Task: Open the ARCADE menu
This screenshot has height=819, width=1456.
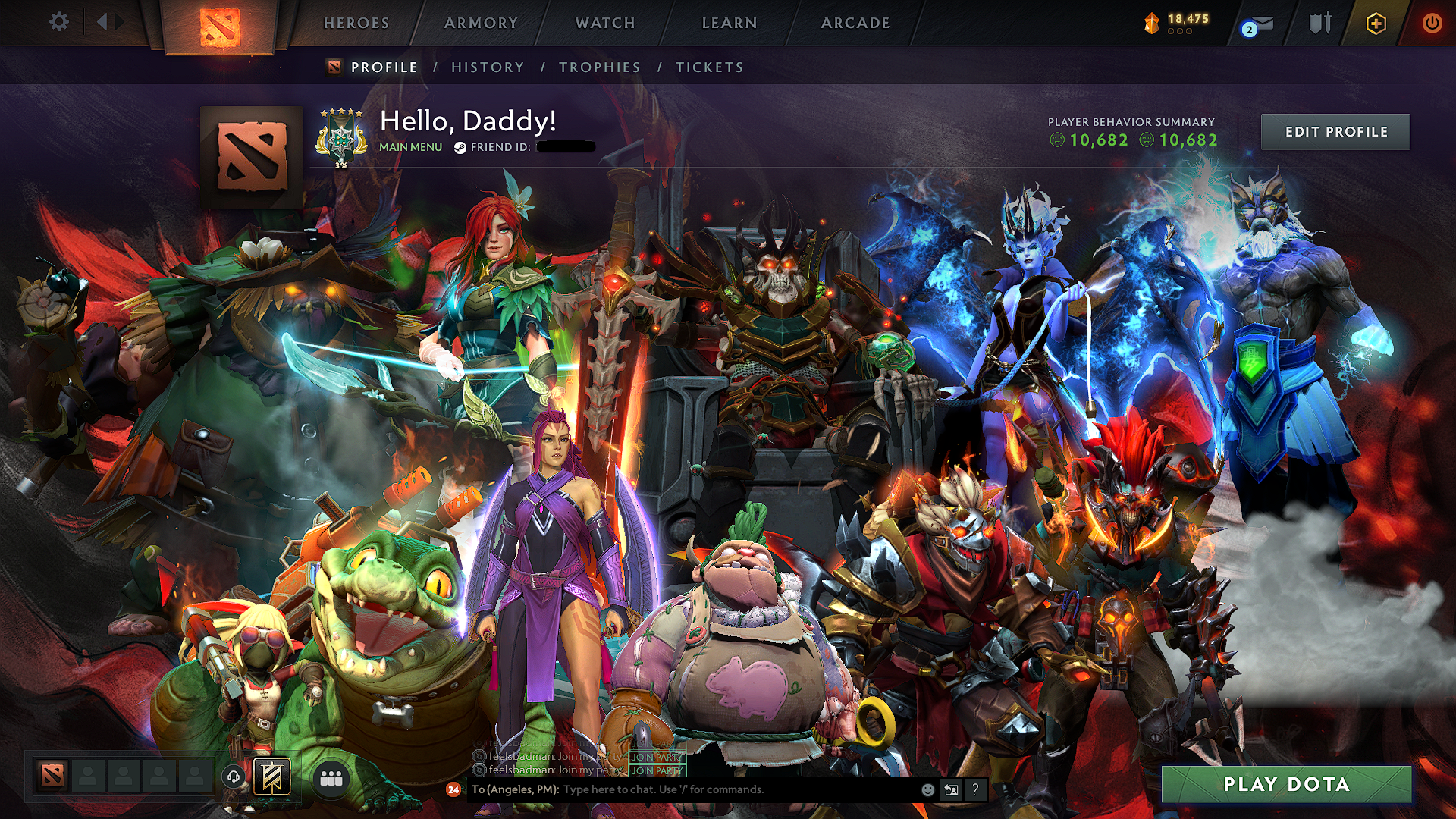Action: click(x=855, y=23)
